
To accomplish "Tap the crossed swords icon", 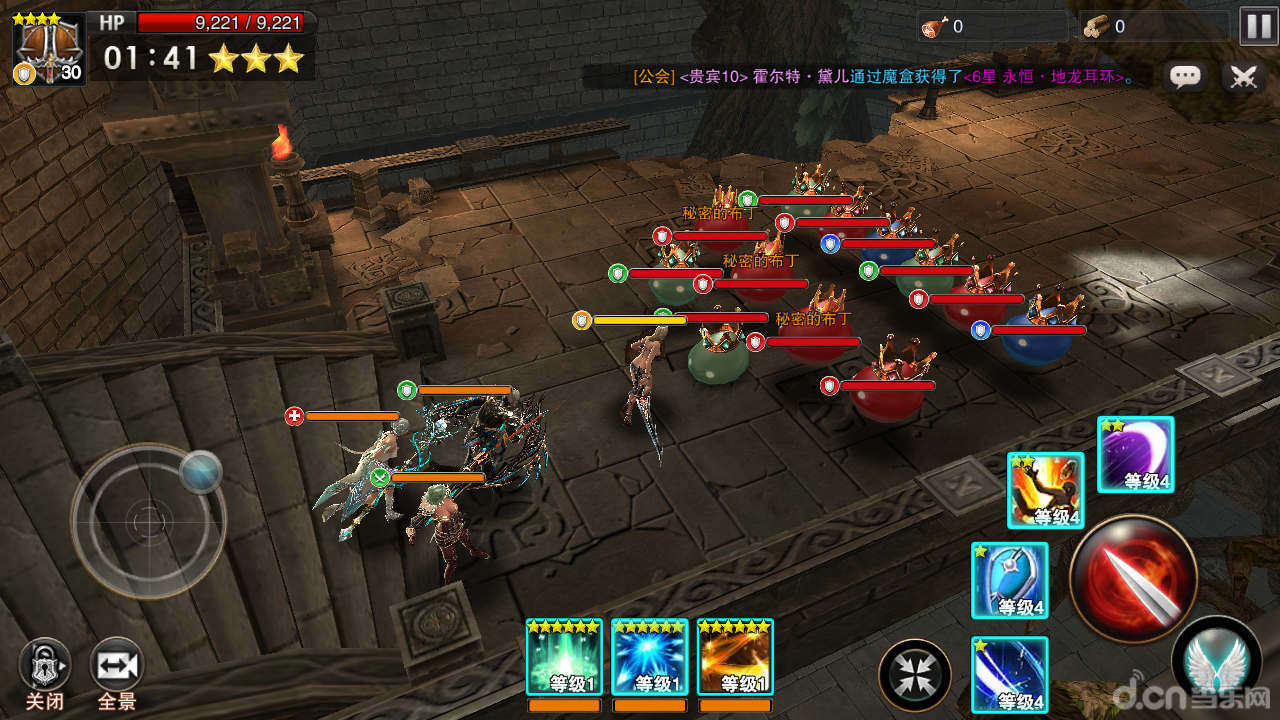I will point(1243,77).
